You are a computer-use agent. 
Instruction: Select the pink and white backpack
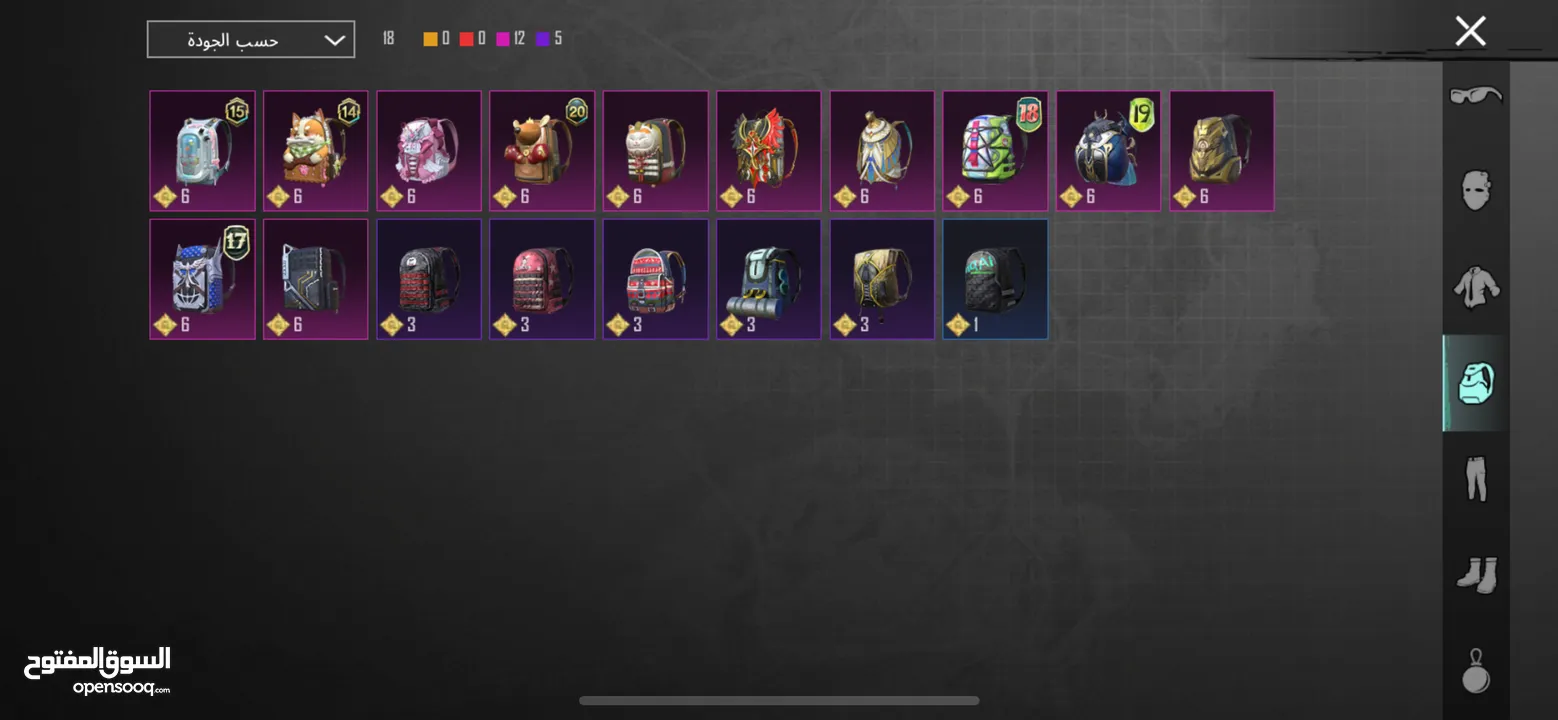(x=429, y=151)
